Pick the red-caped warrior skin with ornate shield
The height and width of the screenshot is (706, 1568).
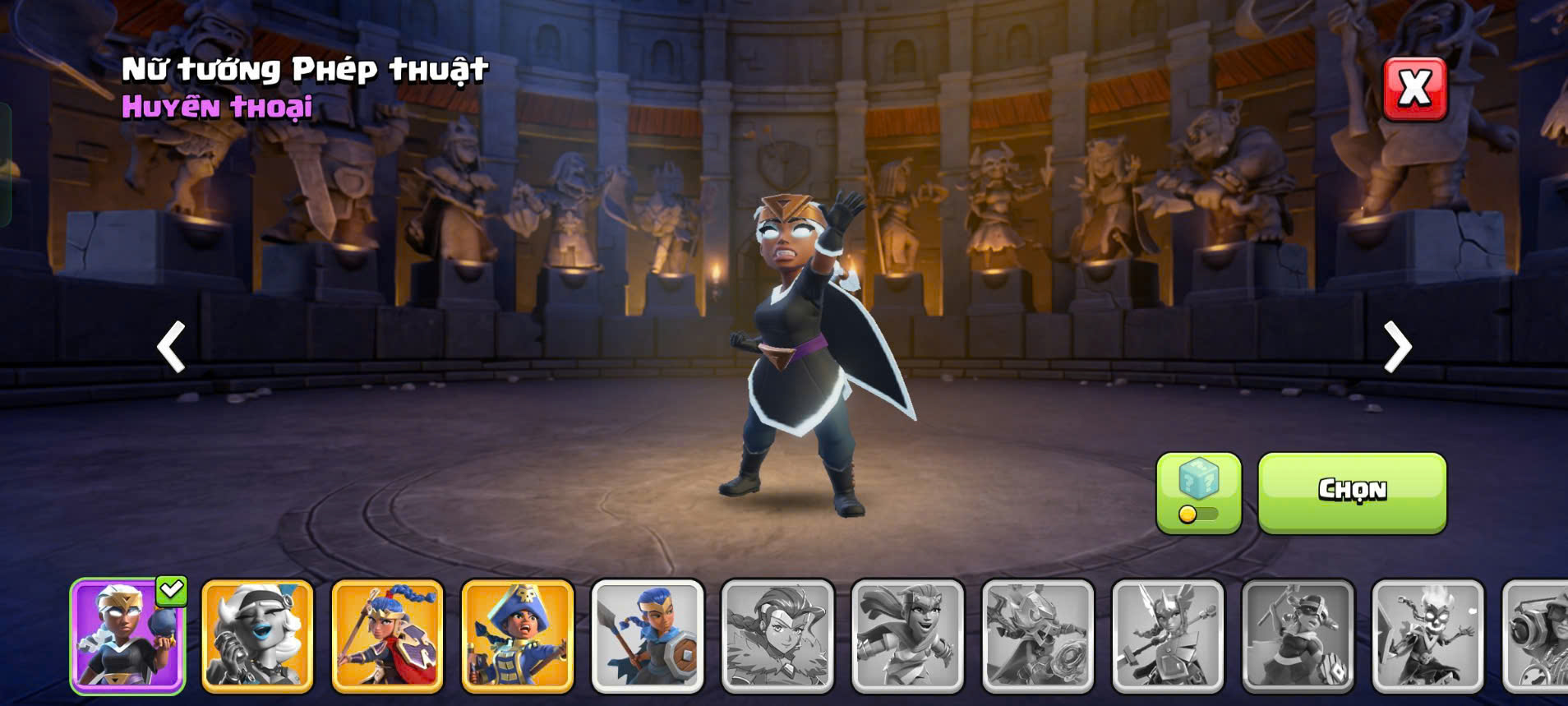[x=387, y=635]
